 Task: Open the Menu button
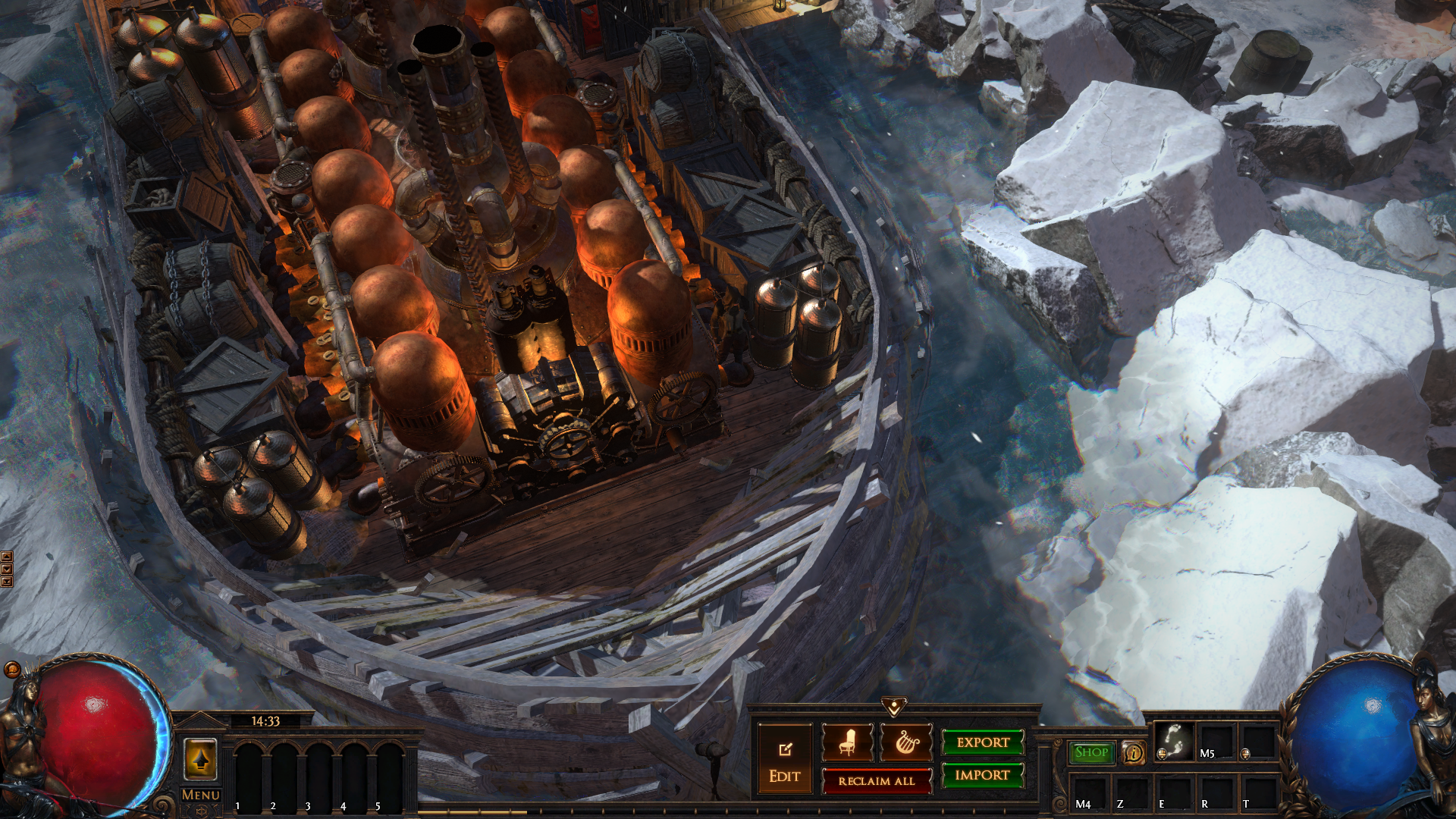(x=200, y=795)
